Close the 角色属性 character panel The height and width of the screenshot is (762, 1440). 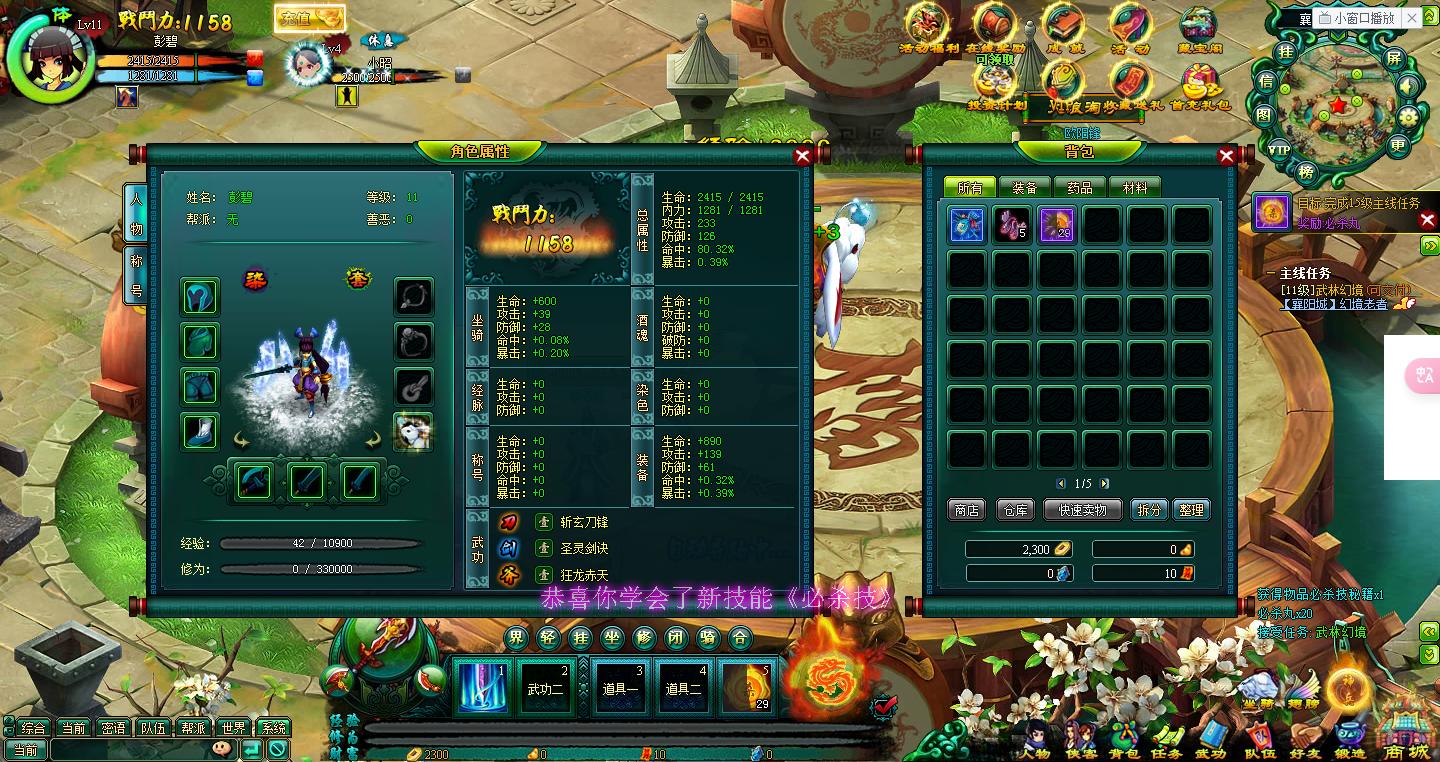[x=802, y=155]
